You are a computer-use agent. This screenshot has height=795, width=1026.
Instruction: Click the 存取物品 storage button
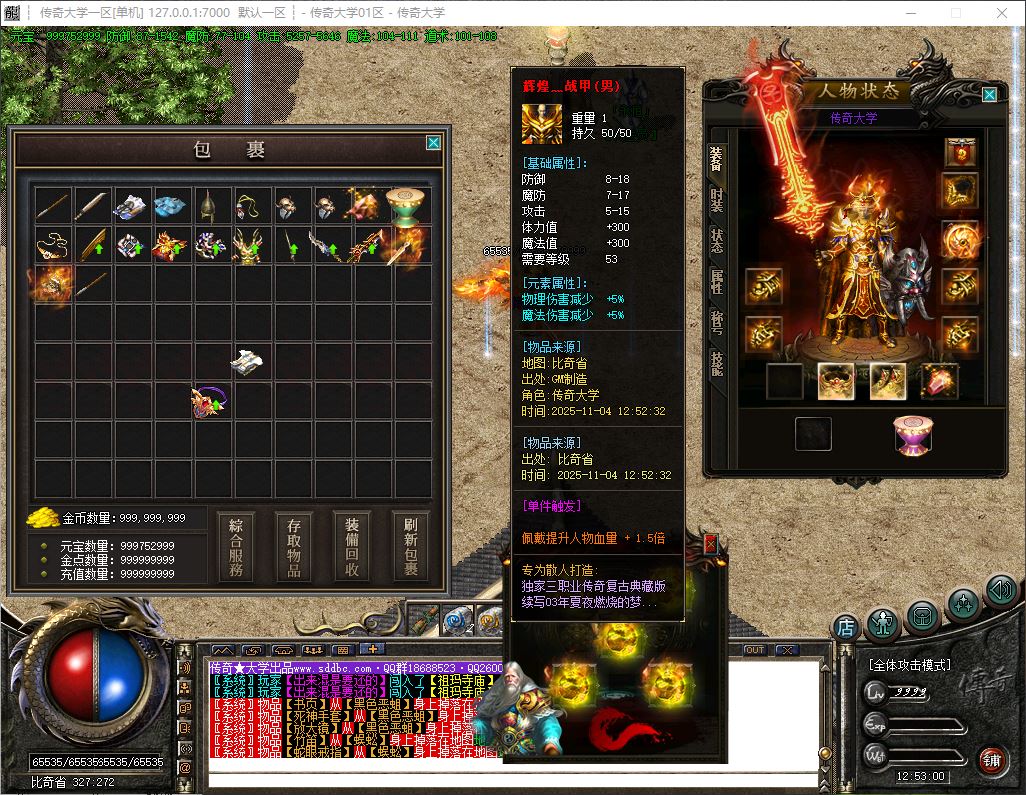[x=294, y=548]
